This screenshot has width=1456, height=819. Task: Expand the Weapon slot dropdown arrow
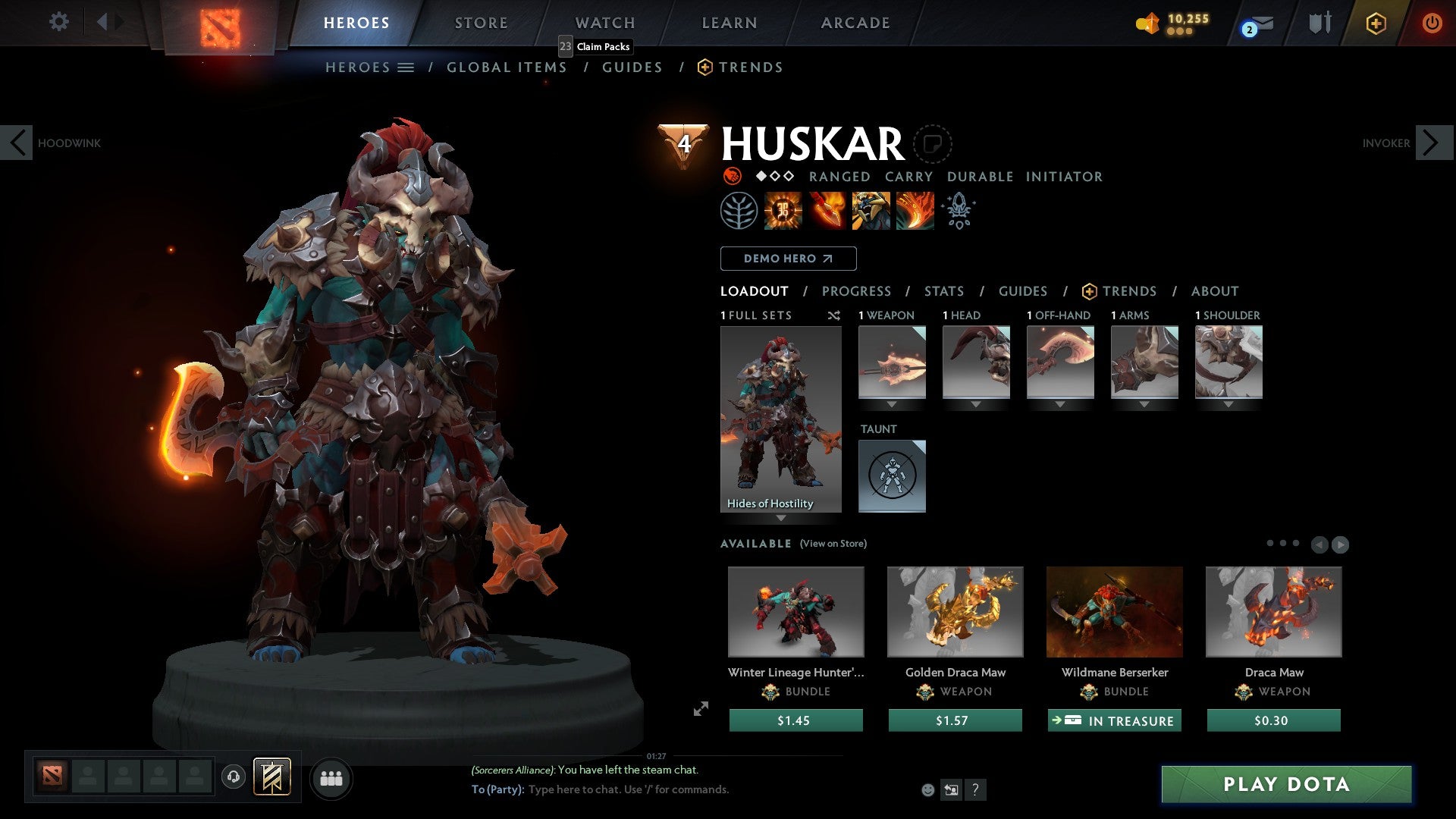pyautogui.click(x=892, y=404)
